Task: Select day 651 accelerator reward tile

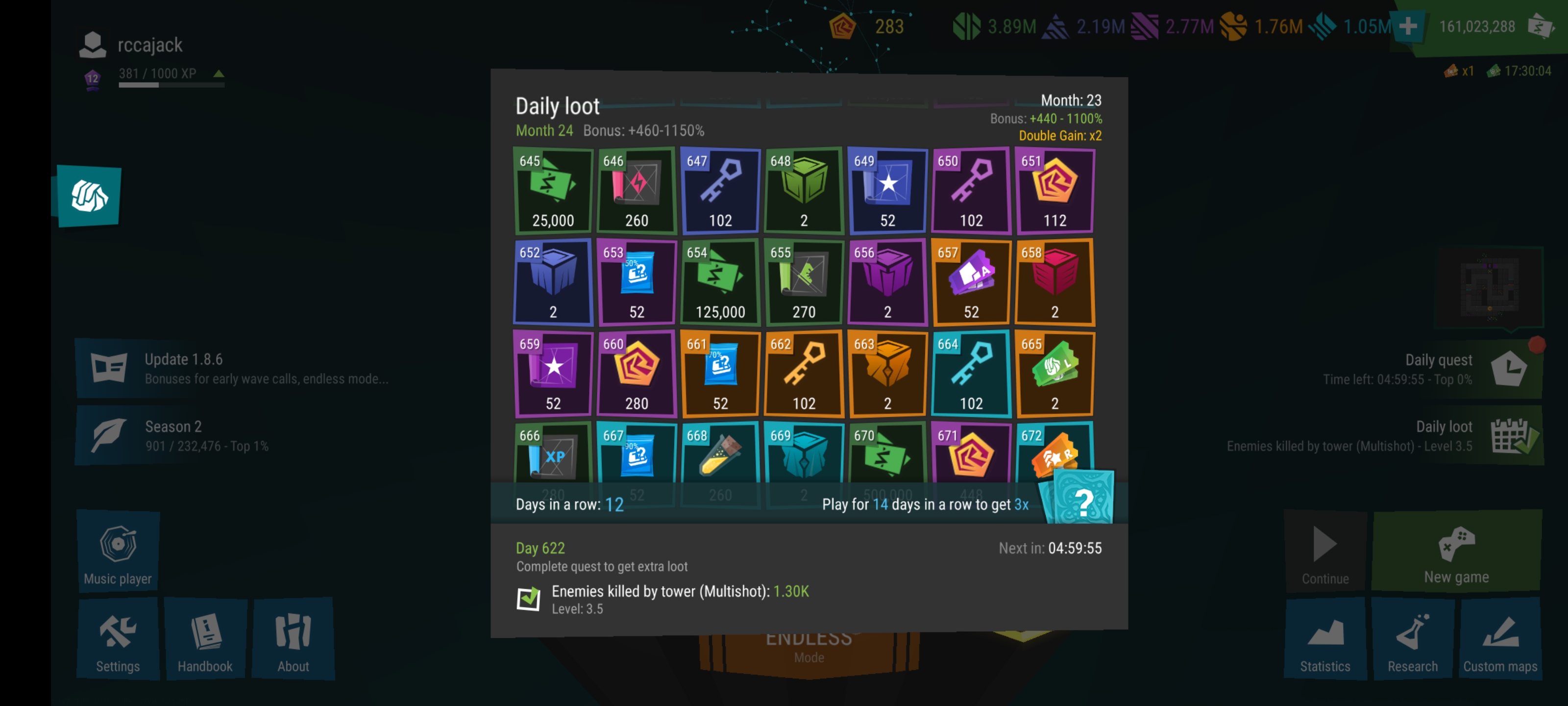Action: 1054,191
